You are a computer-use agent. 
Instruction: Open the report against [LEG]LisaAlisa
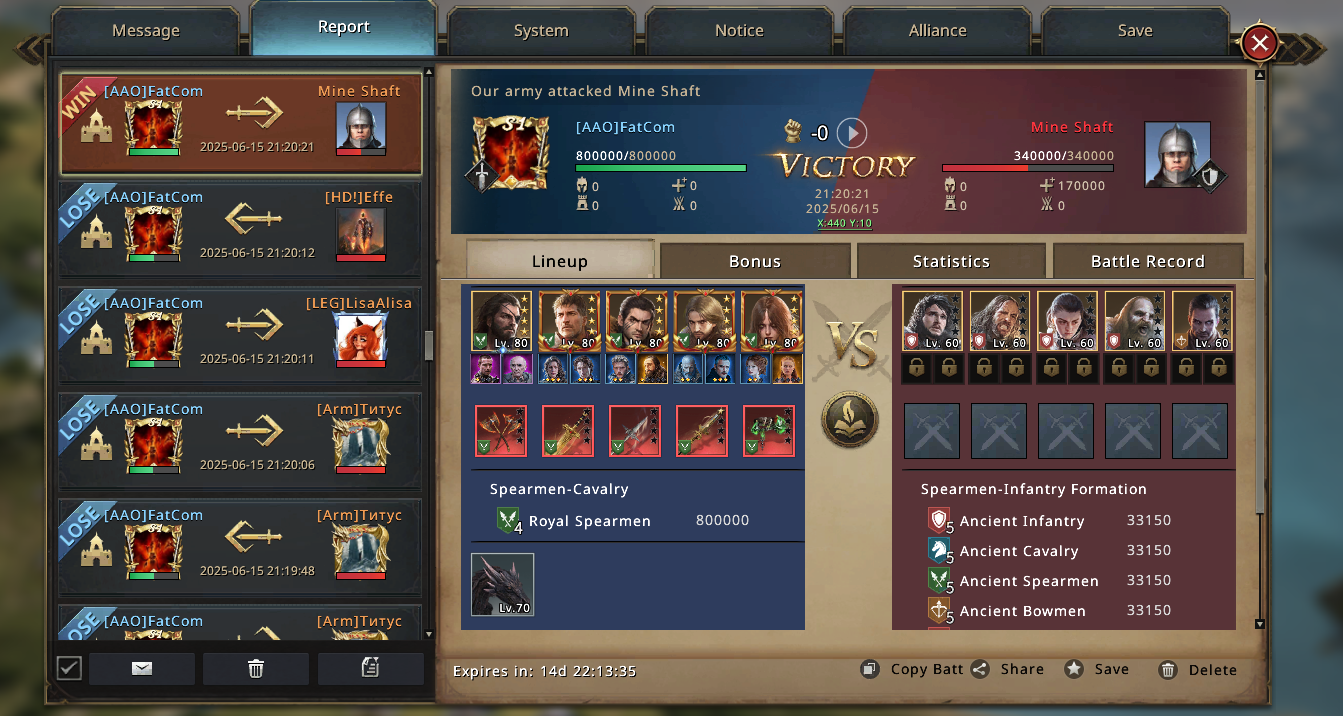(x=241, y=336)
